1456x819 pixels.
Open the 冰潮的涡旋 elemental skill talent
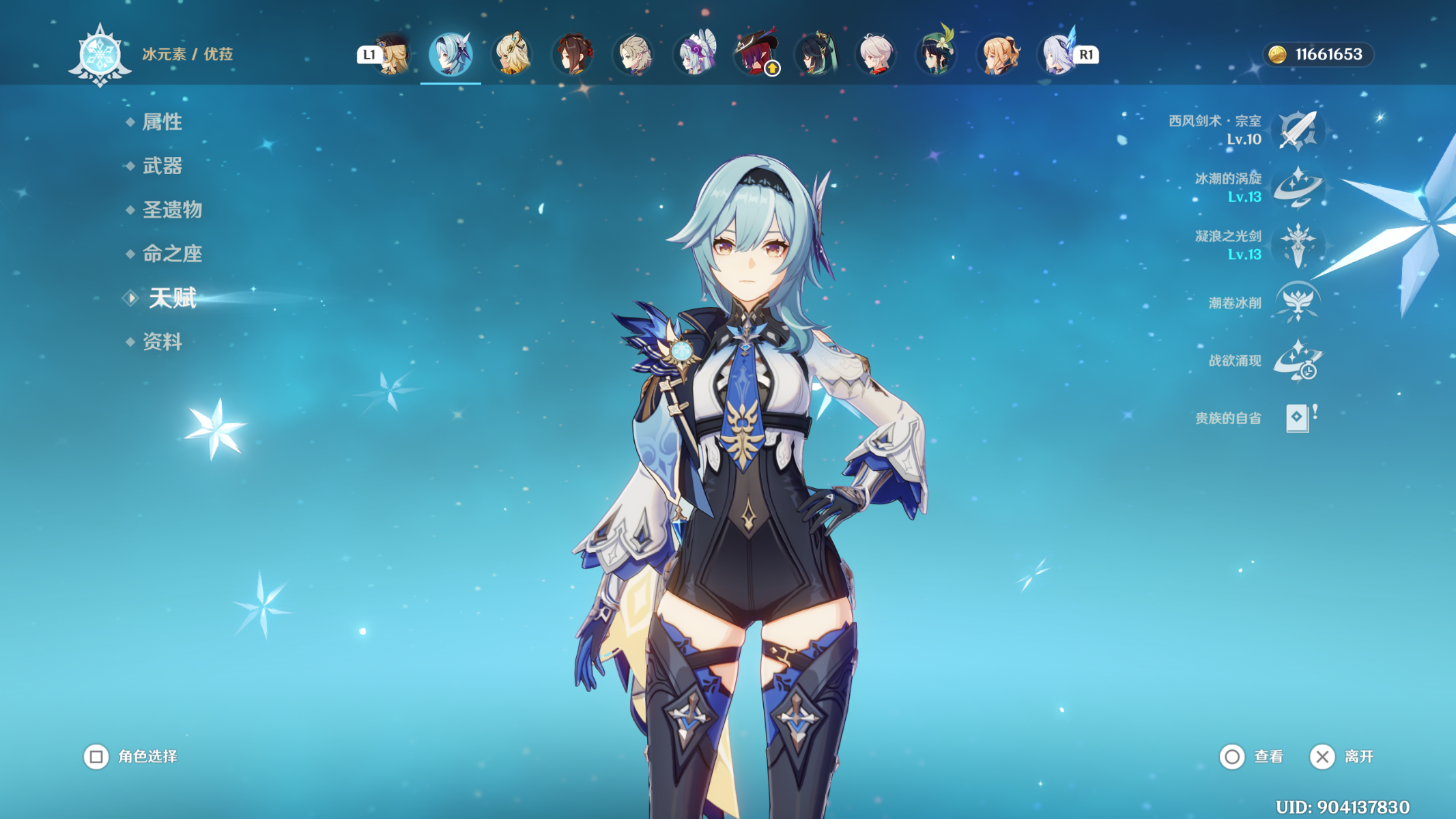[x=1298, y=187]
